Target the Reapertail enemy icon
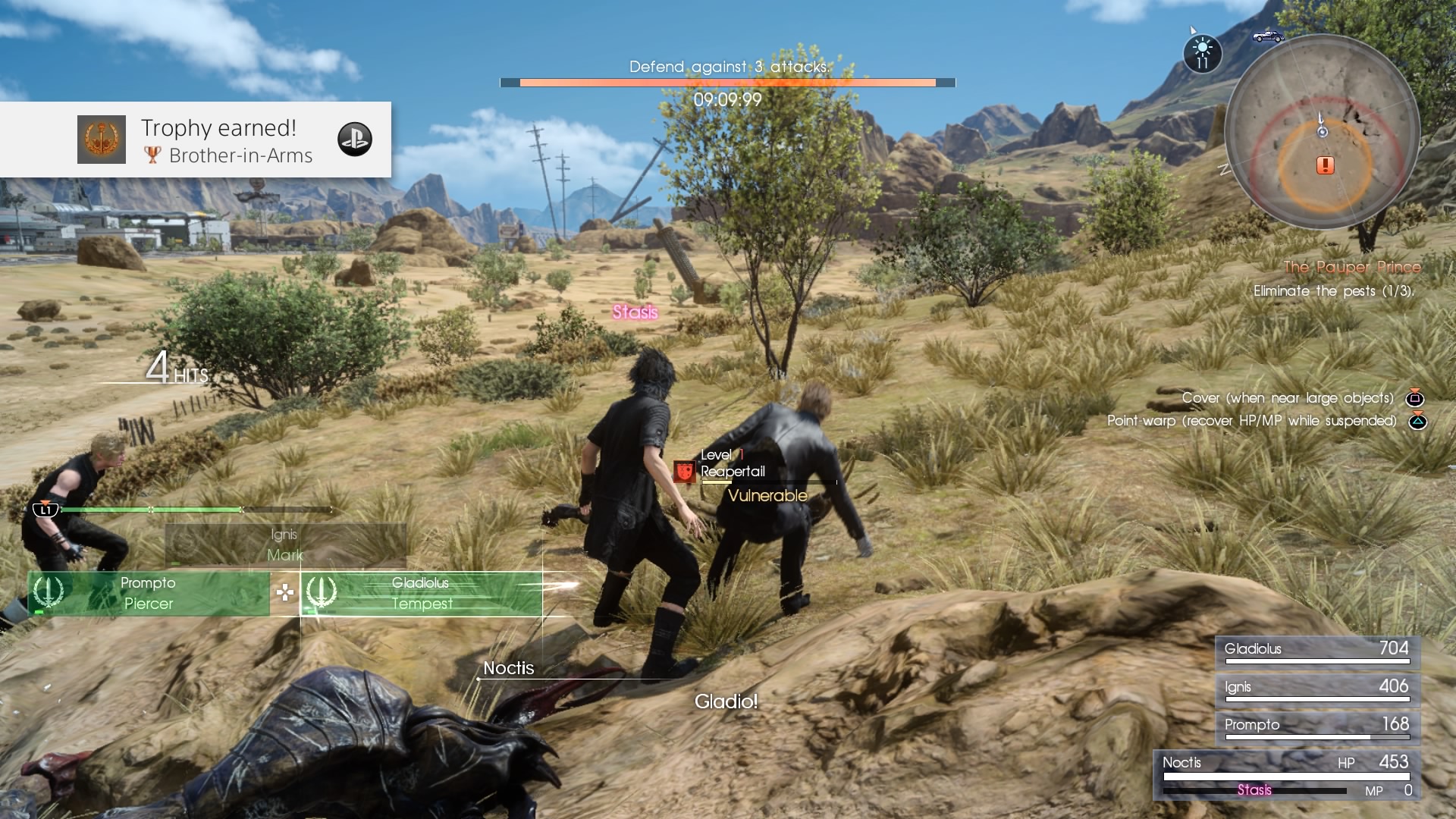Viewport: 1456px width, 819px height. (x=685, y=472)
